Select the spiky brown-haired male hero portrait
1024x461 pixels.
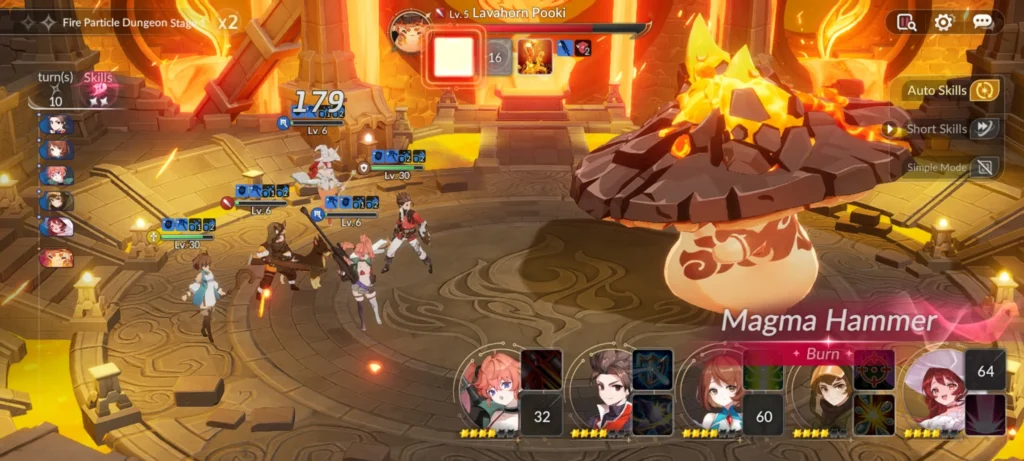[x=603, y=389]
